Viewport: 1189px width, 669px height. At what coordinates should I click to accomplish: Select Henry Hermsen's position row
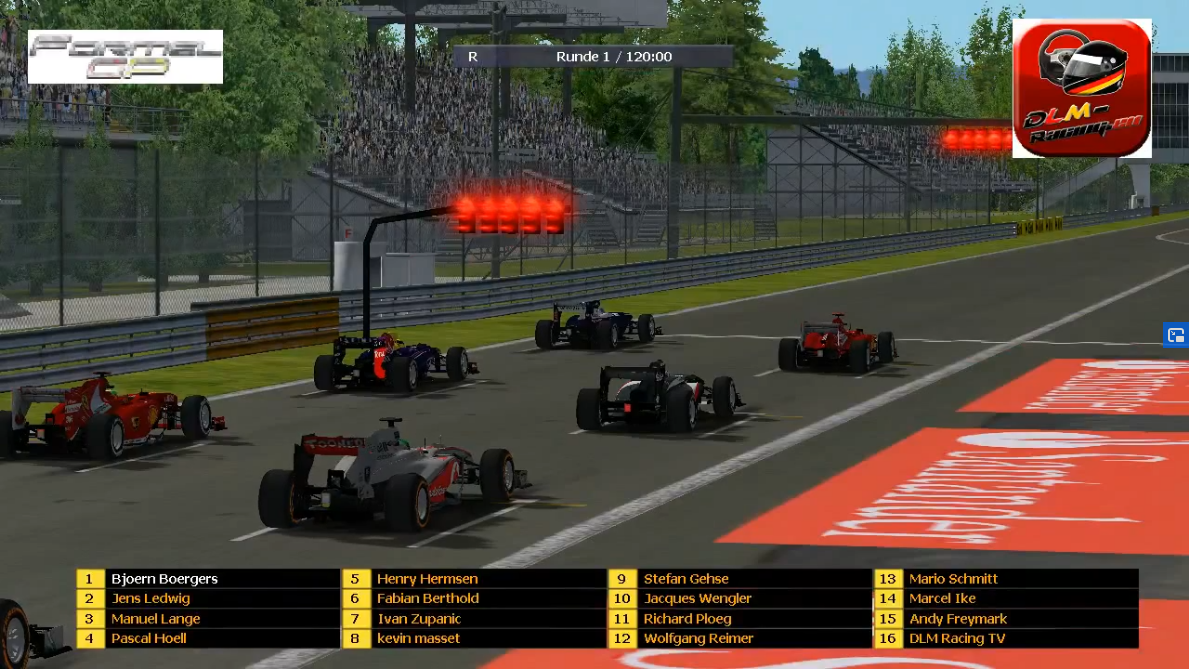tap(427, 579)
